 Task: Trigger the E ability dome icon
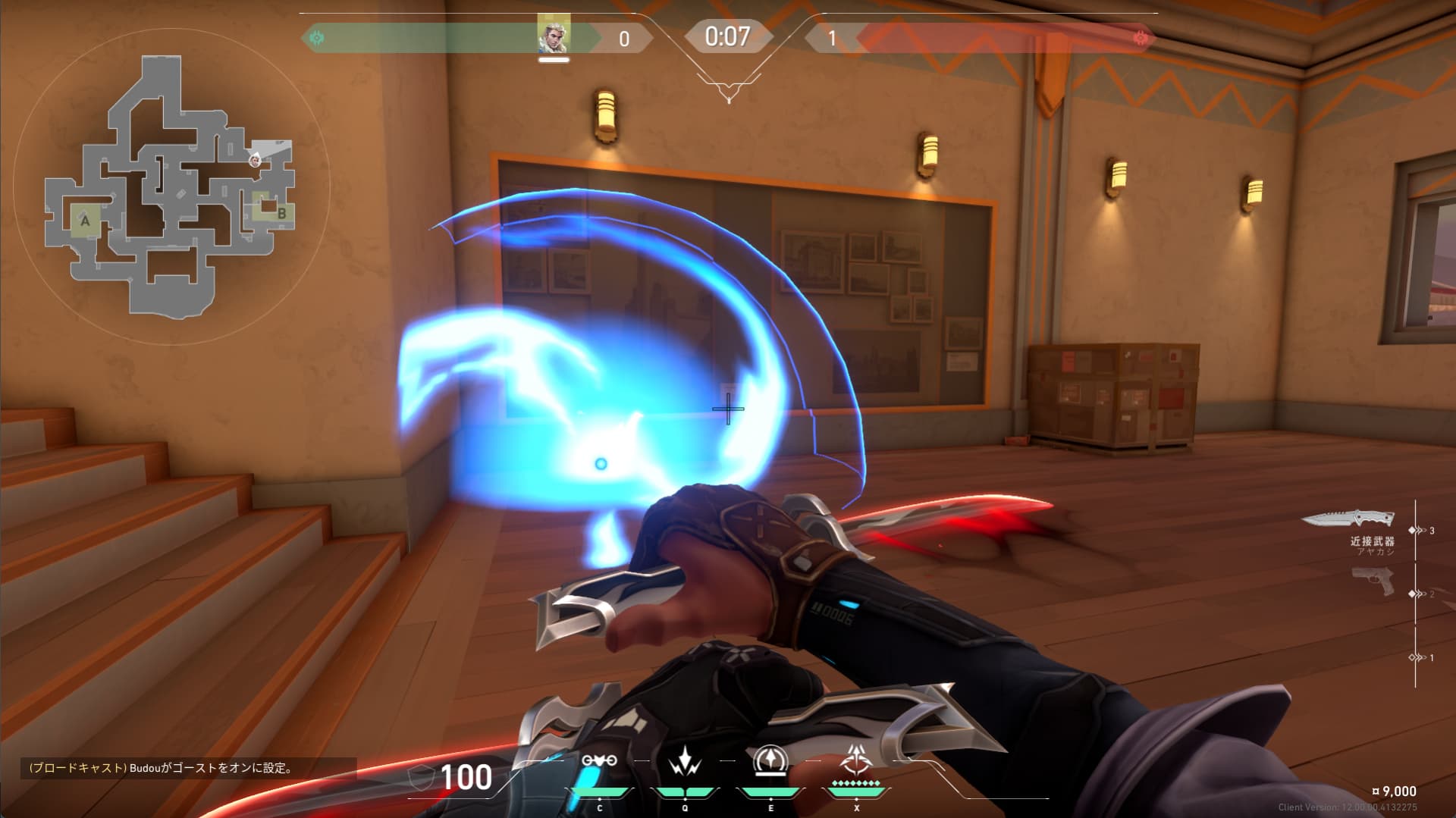click(770, 760)
